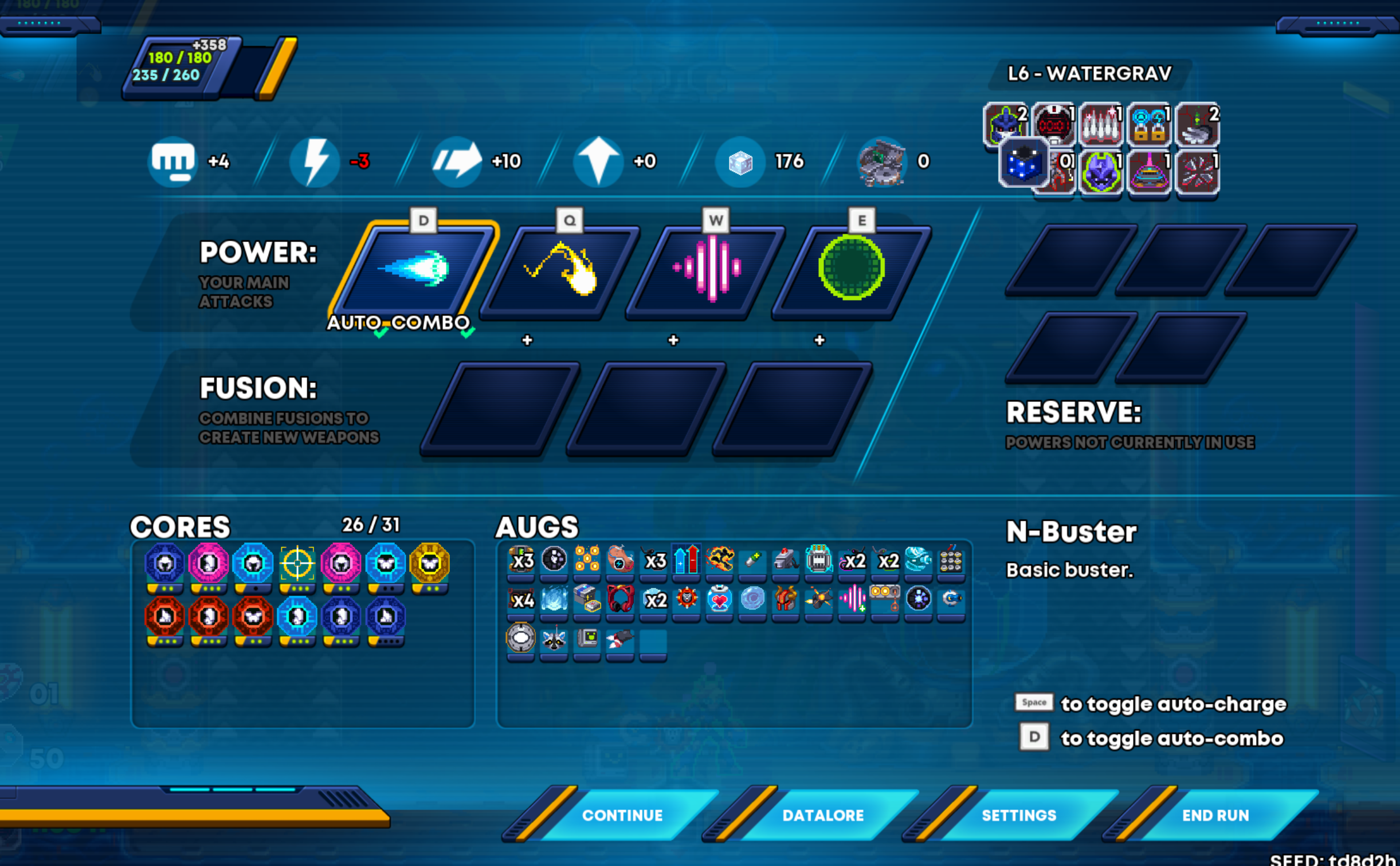The width and height of the screenshot is (1400, 866).
Task: Select the gold butterfly core
Action: (430, 563)
